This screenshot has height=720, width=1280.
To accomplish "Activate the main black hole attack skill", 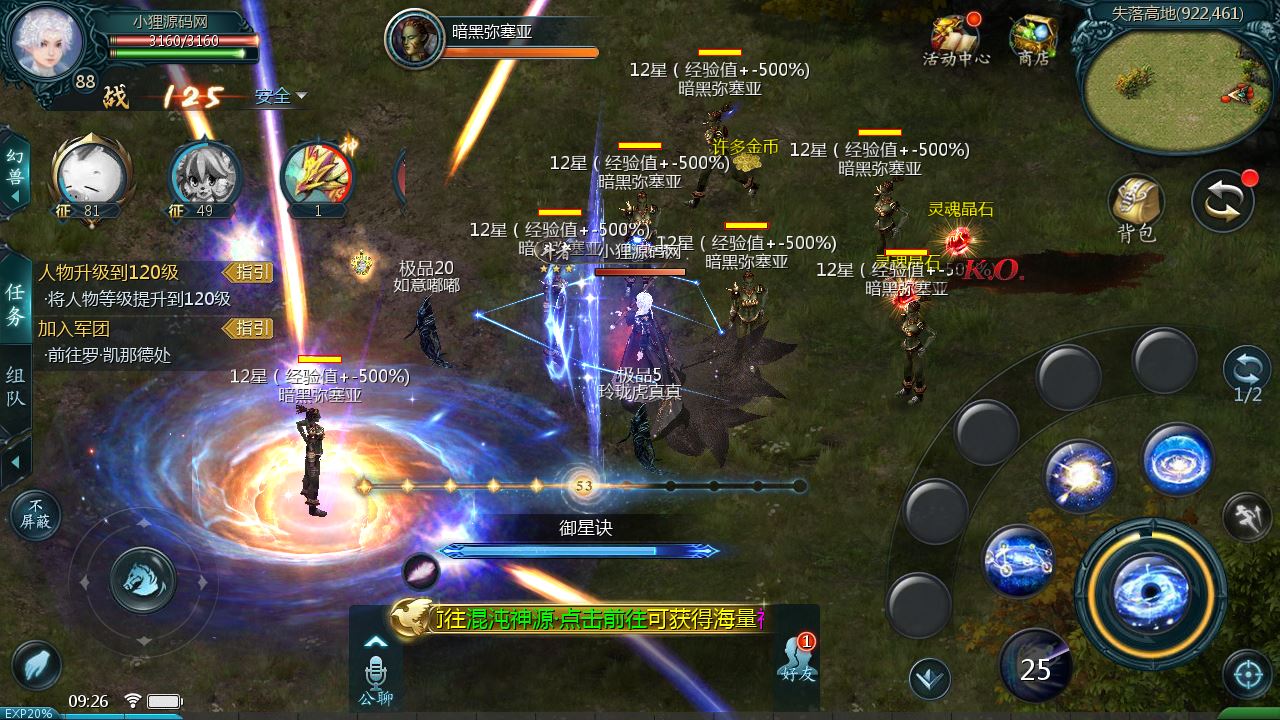I will coord(1150,593).
